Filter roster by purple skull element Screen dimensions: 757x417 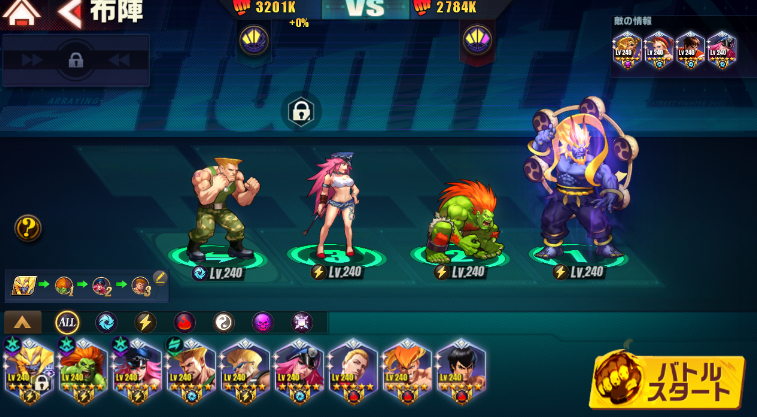tap(263, 322)
